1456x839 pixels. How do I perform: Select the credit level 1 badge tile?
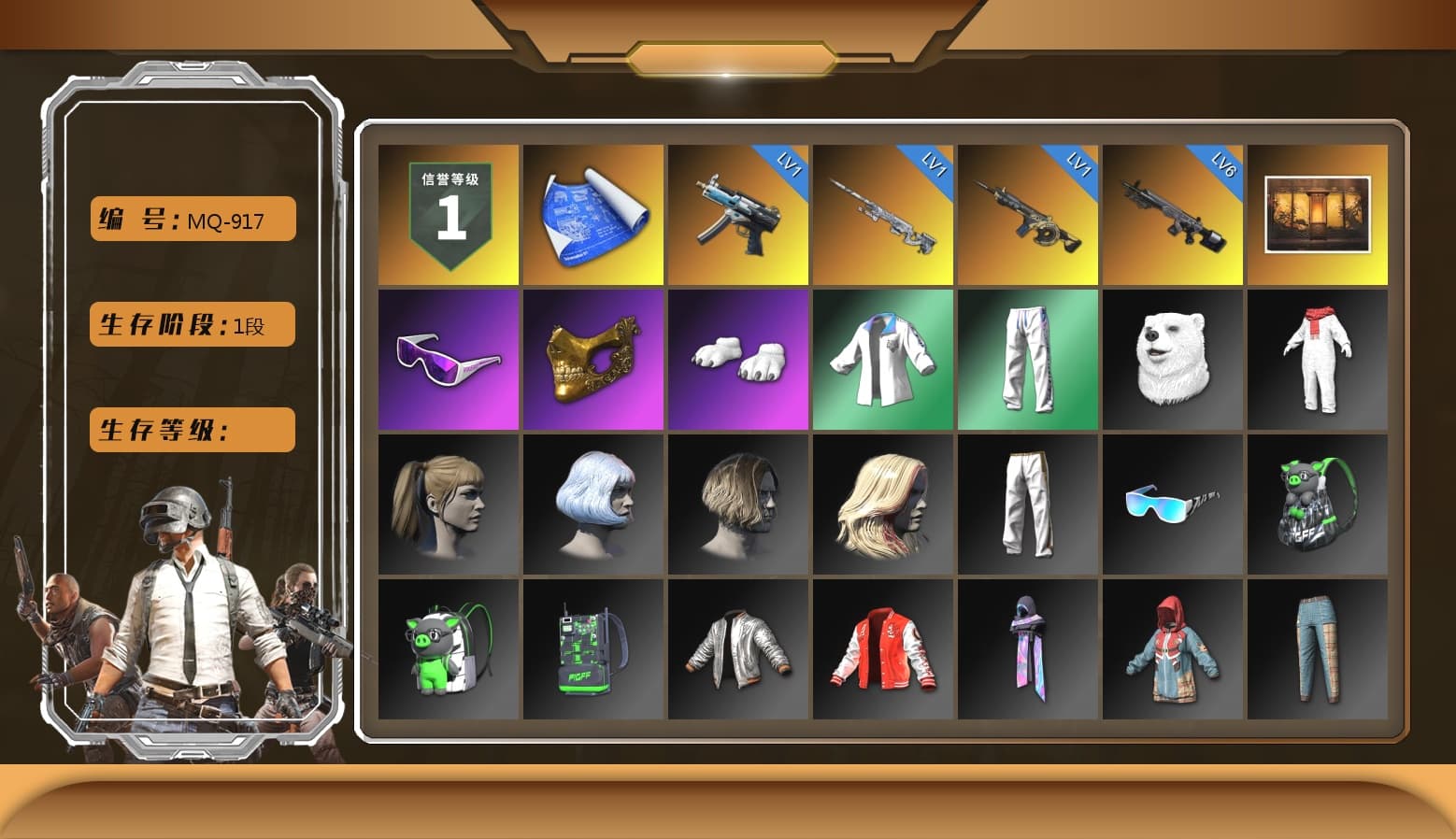pos(448,214)
